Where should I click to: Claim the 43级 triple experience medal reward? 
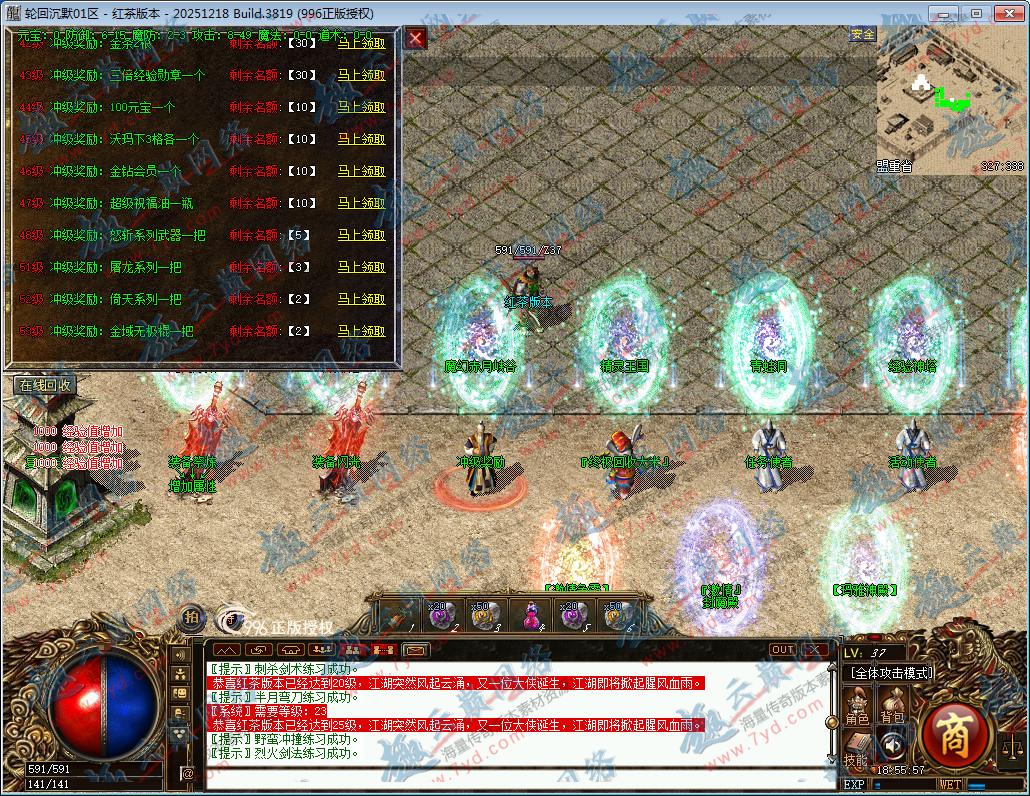tap(361, 75)
